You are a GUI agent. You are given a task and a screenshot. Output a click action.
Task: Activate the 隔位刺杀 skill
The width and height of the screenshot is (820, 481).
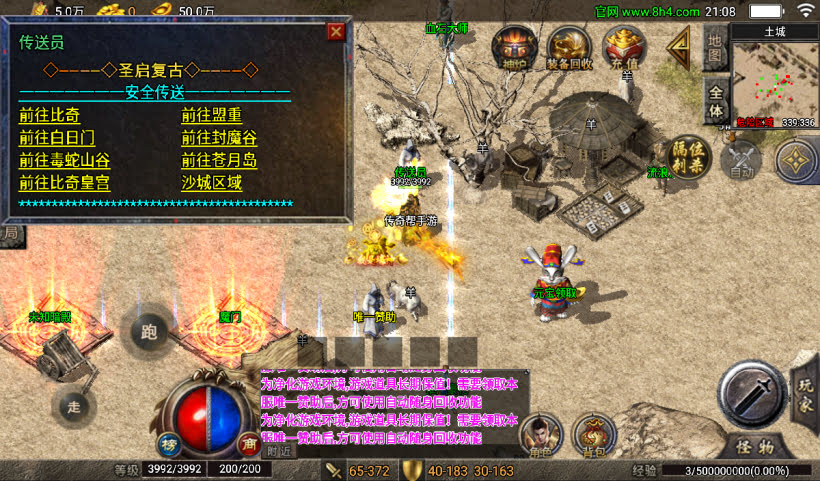688,156
